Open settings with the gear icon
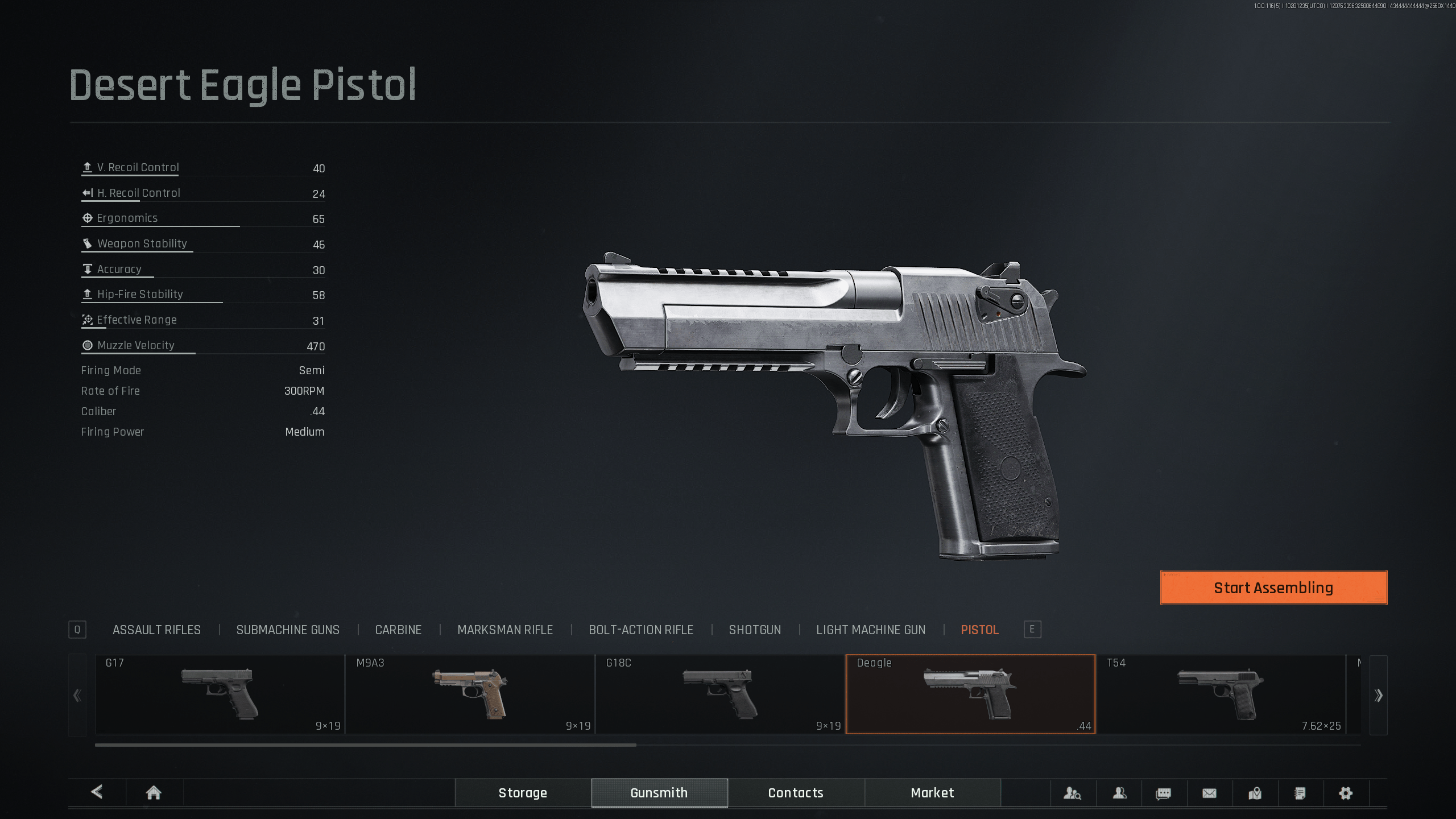Image resolution: width=1456 pixels, height=819 pixels. coord(1346,793)
